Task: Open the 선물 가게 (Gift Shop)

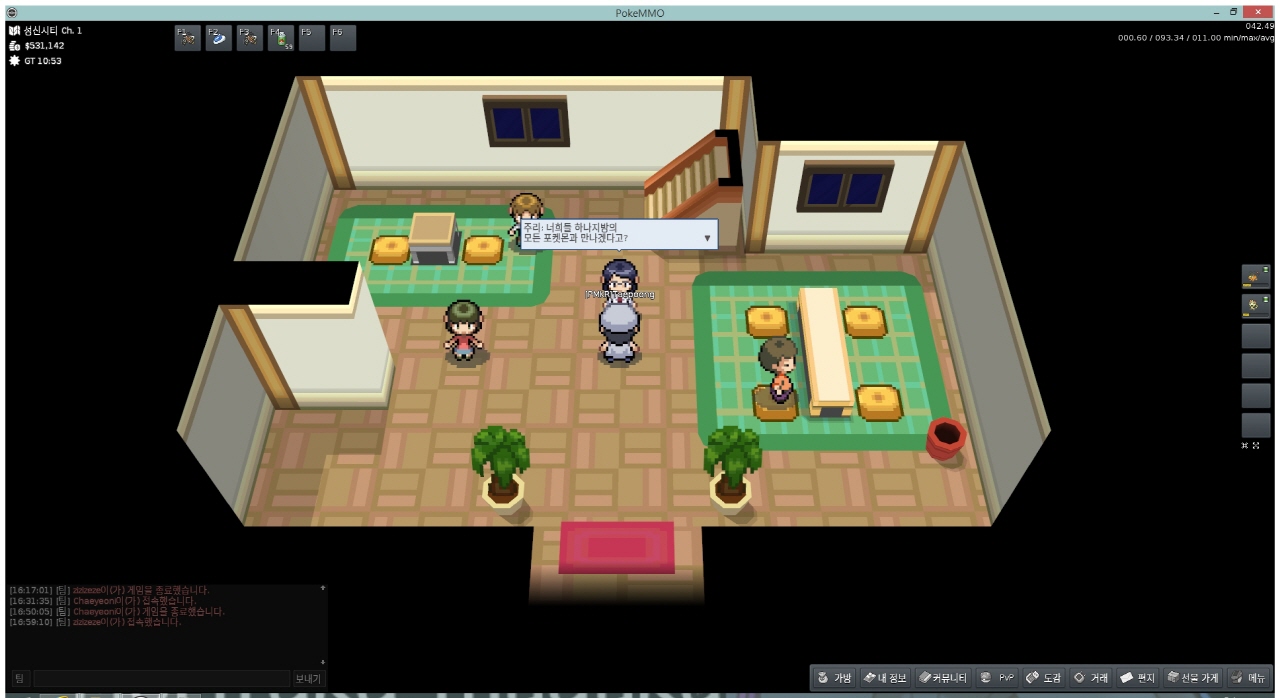Action: pyautogui.click(x=1193, y=678)
